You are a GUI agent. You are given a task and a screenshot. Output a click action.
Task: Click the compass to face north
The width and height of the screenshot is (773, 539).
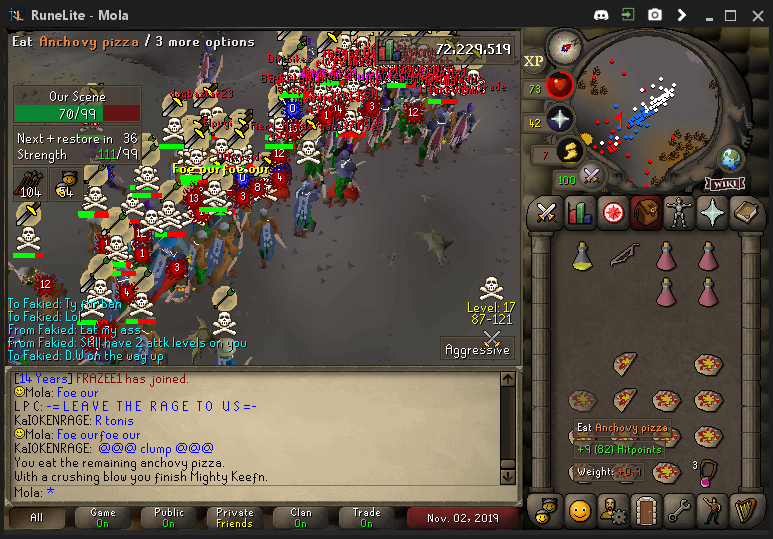click(x=564, y=46)
